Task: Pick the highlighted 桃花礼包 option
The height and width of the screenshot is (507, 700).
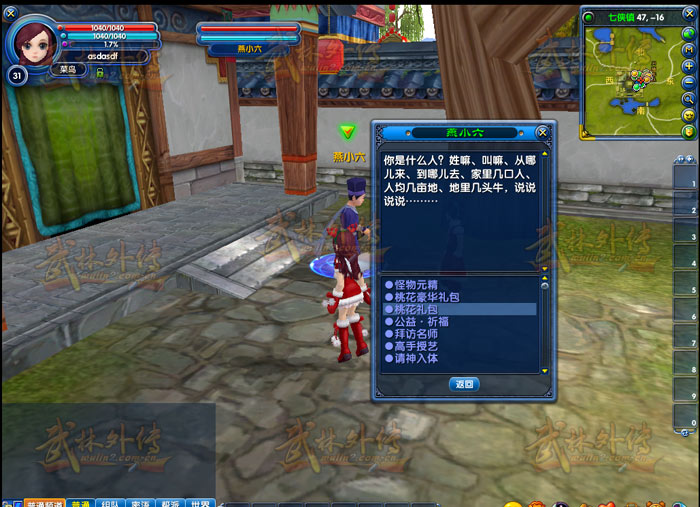Action: (x=417, y=310)
